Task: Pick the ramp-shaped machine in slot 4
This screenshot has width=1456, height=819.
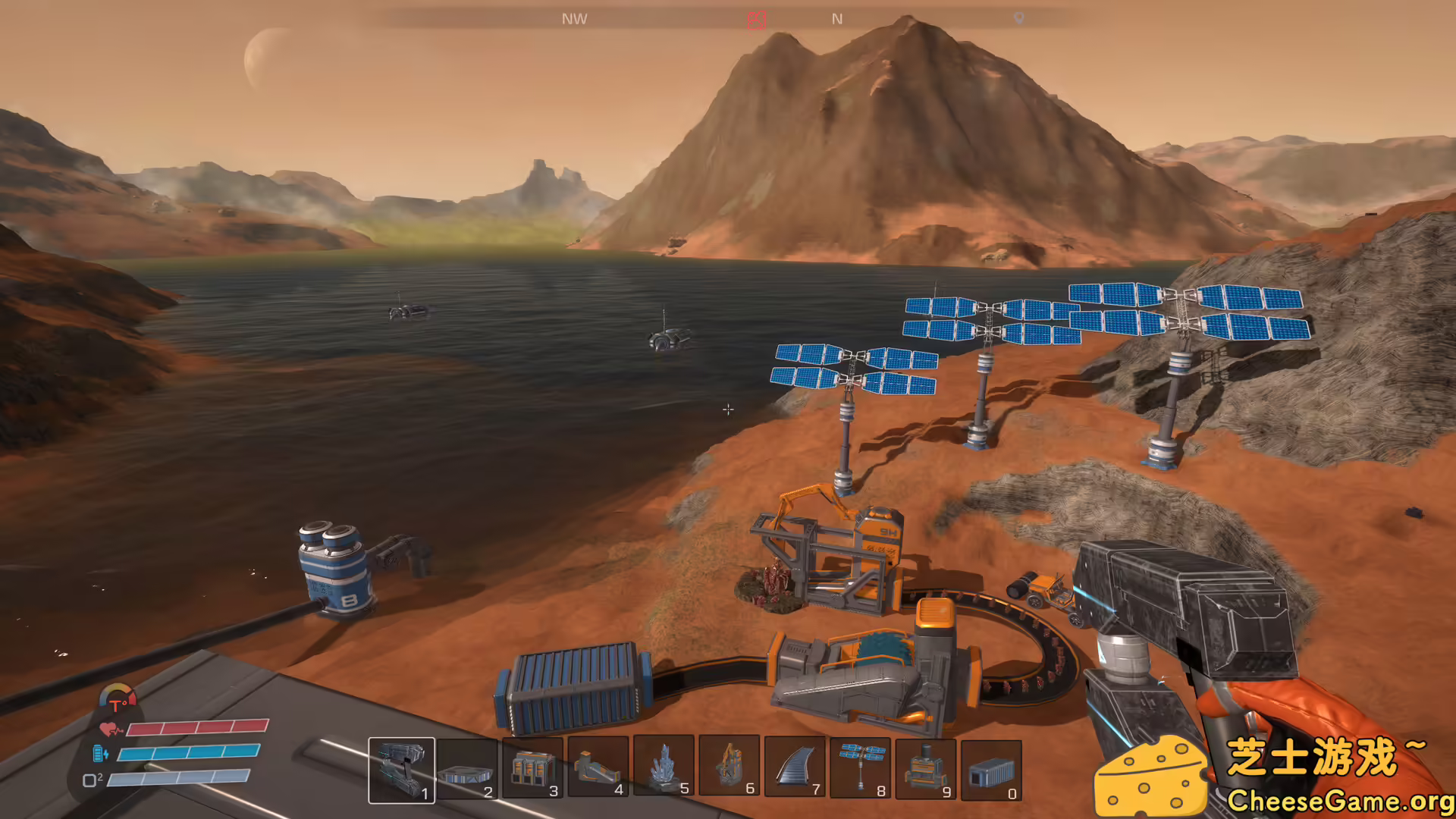Action: (598, 769)
